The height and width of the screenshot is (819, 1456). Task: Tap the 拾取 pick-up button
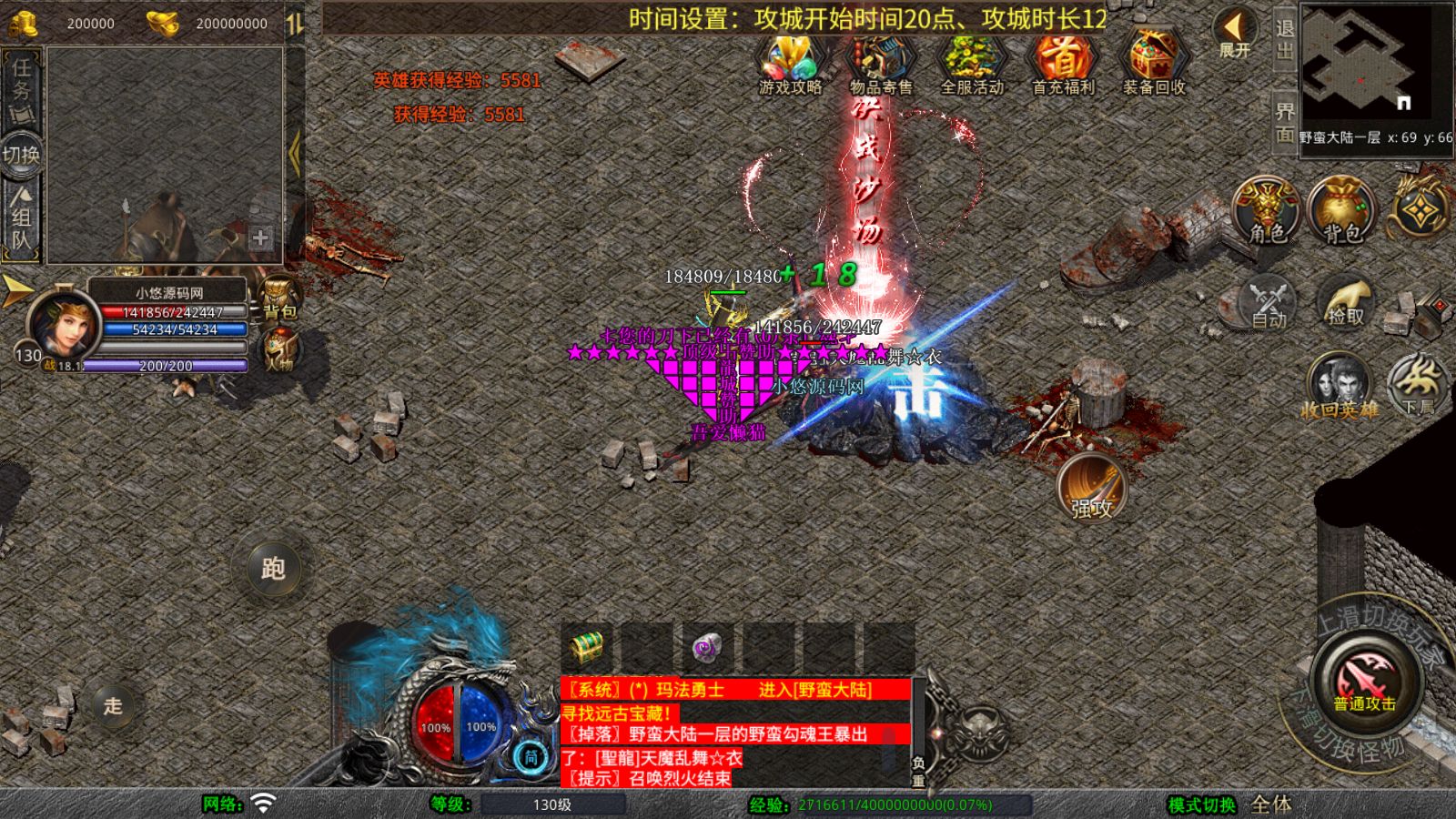1346,302
